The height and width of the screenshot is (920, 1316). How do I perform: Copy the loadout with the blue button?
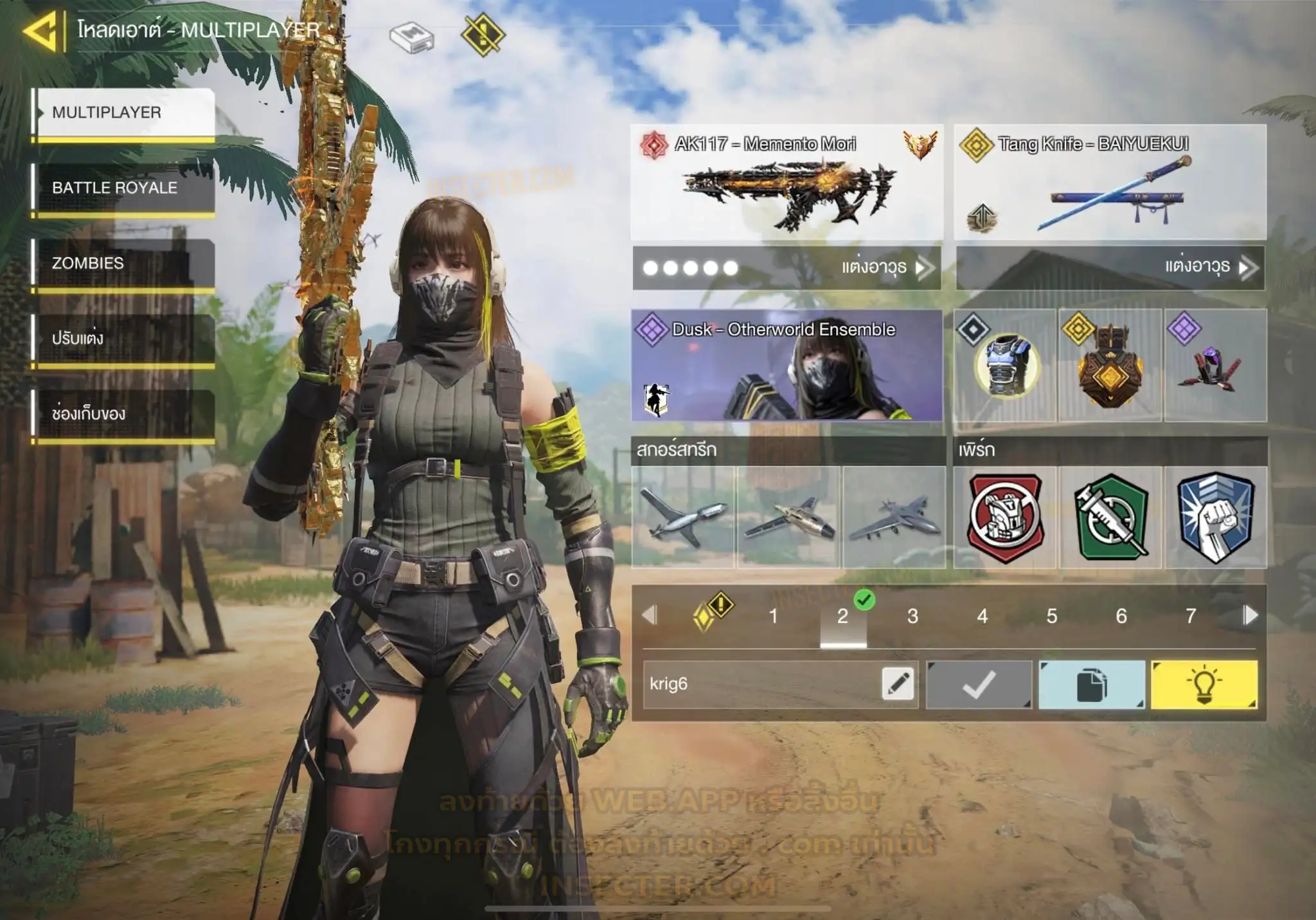pyautogui.click(x=1091, y=685)
